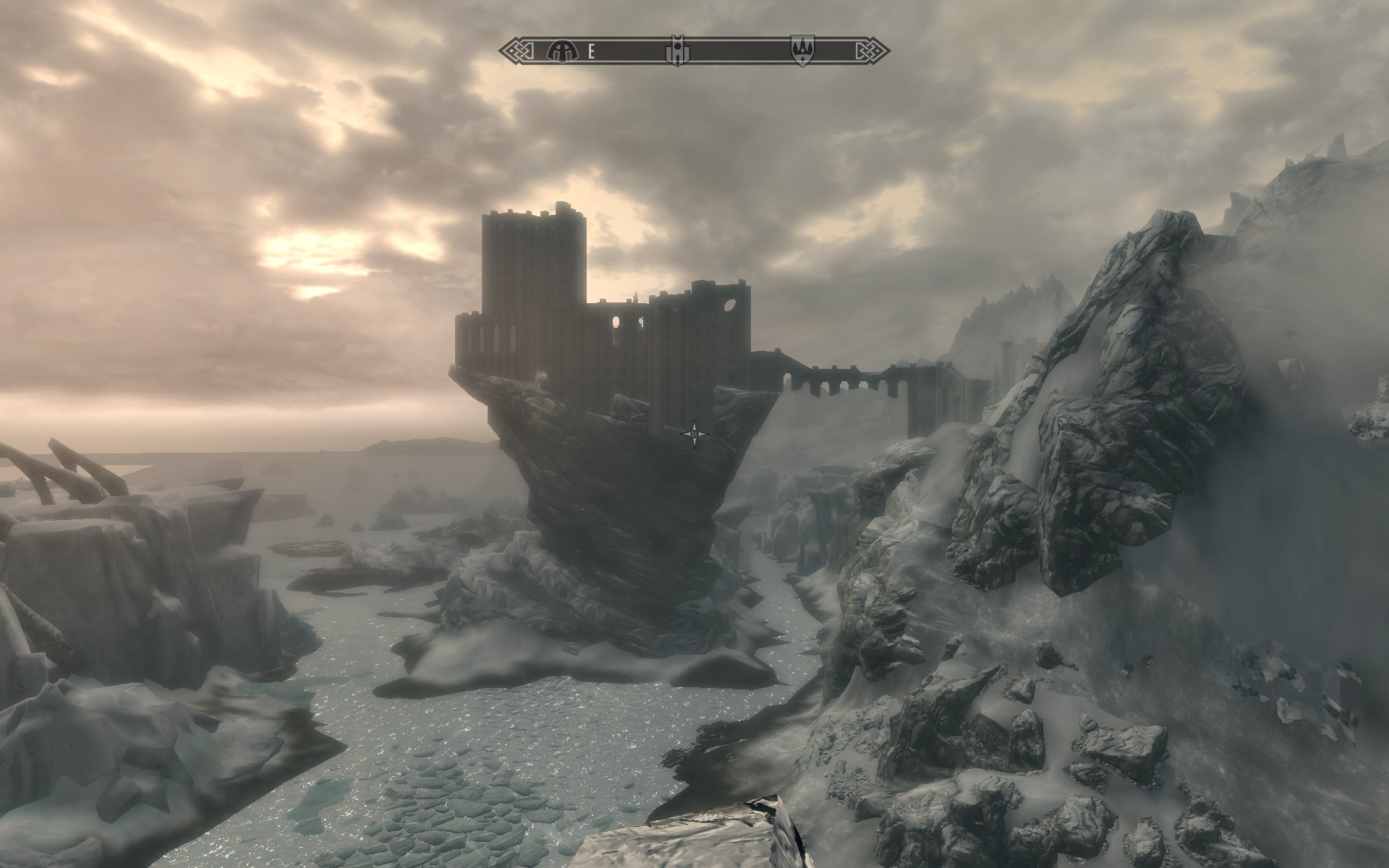Click the crown shield marker on the compass
The height and width of the screenshot is (868, 1389).
tap(802, 51)
